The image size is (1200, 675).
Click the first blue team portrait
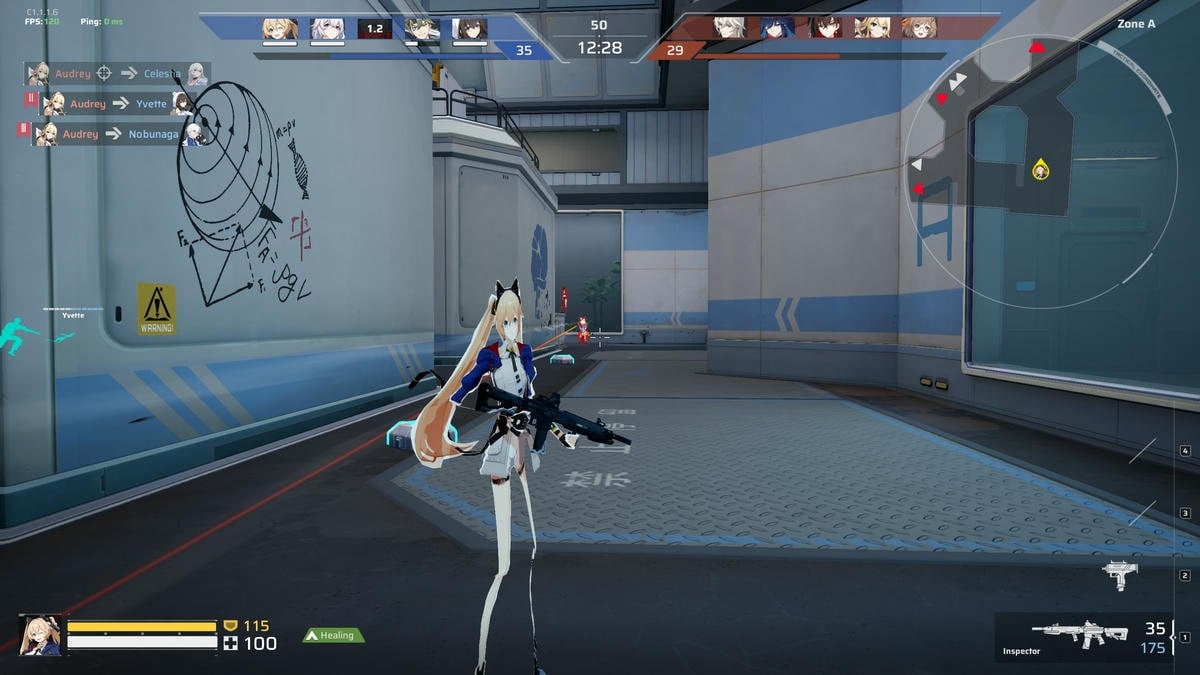(x=279, y=28)
